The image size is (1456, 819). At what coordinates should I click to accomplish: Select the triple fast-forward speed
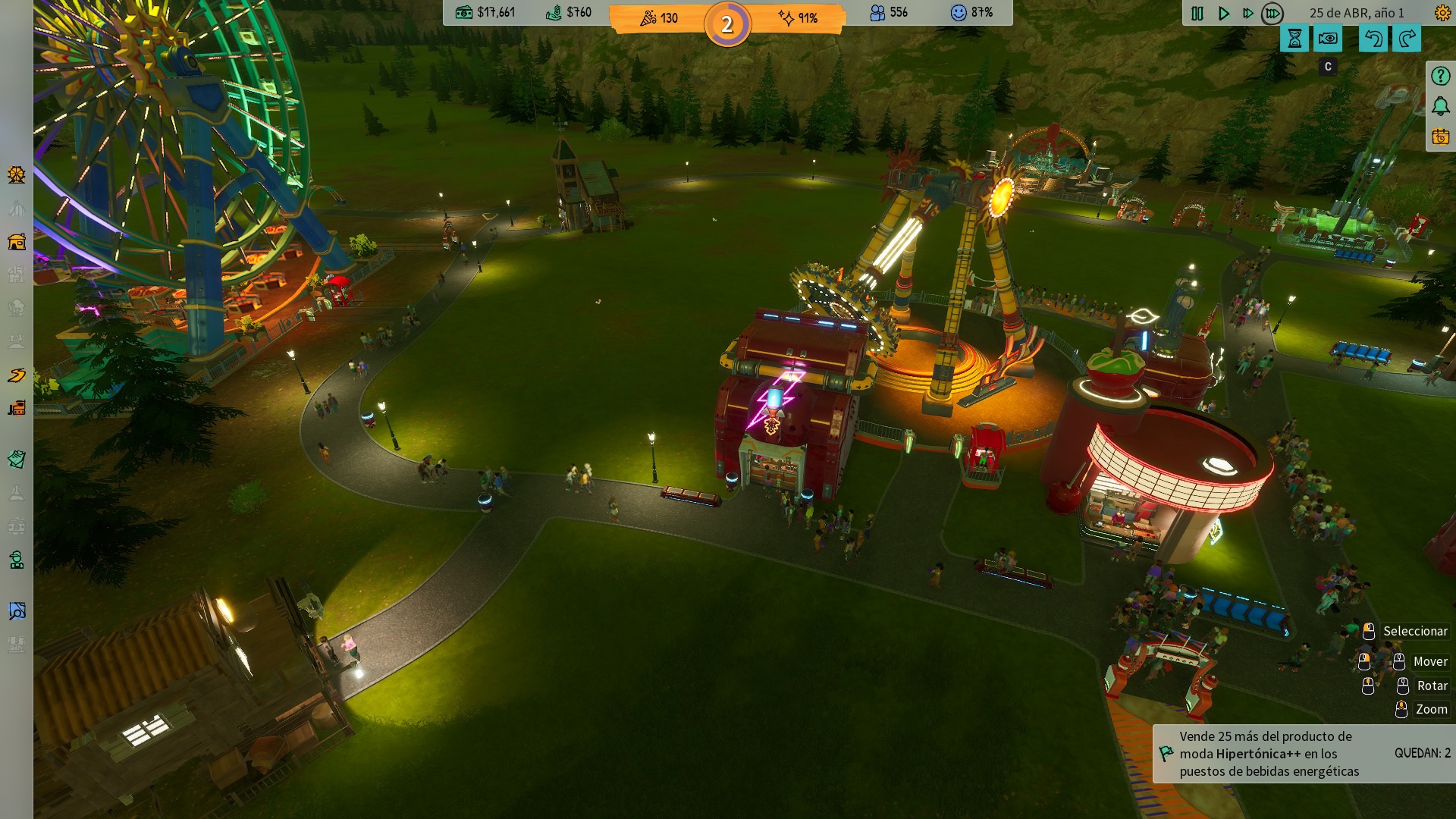[x=1272, y=14]
